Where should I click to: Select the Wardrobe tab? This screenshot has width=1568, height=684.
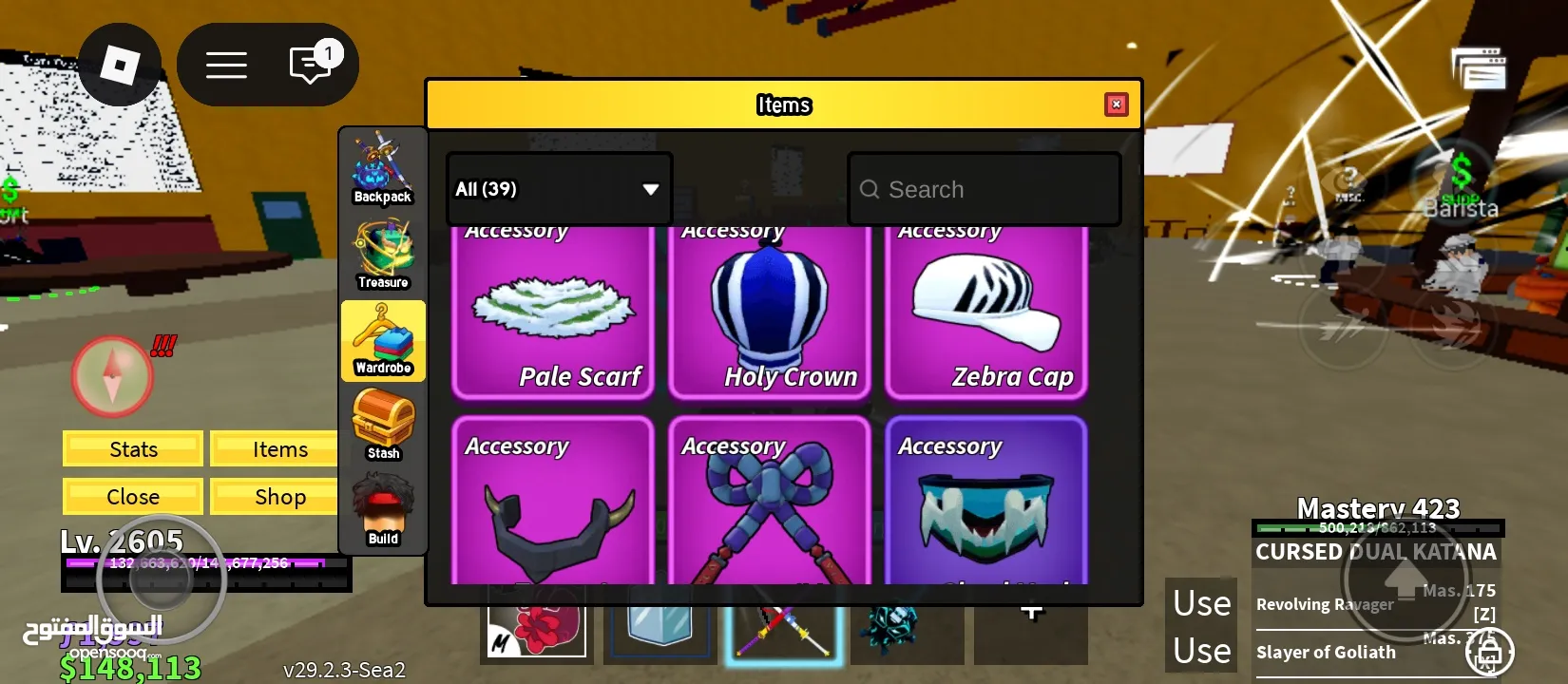pos(383,340)
